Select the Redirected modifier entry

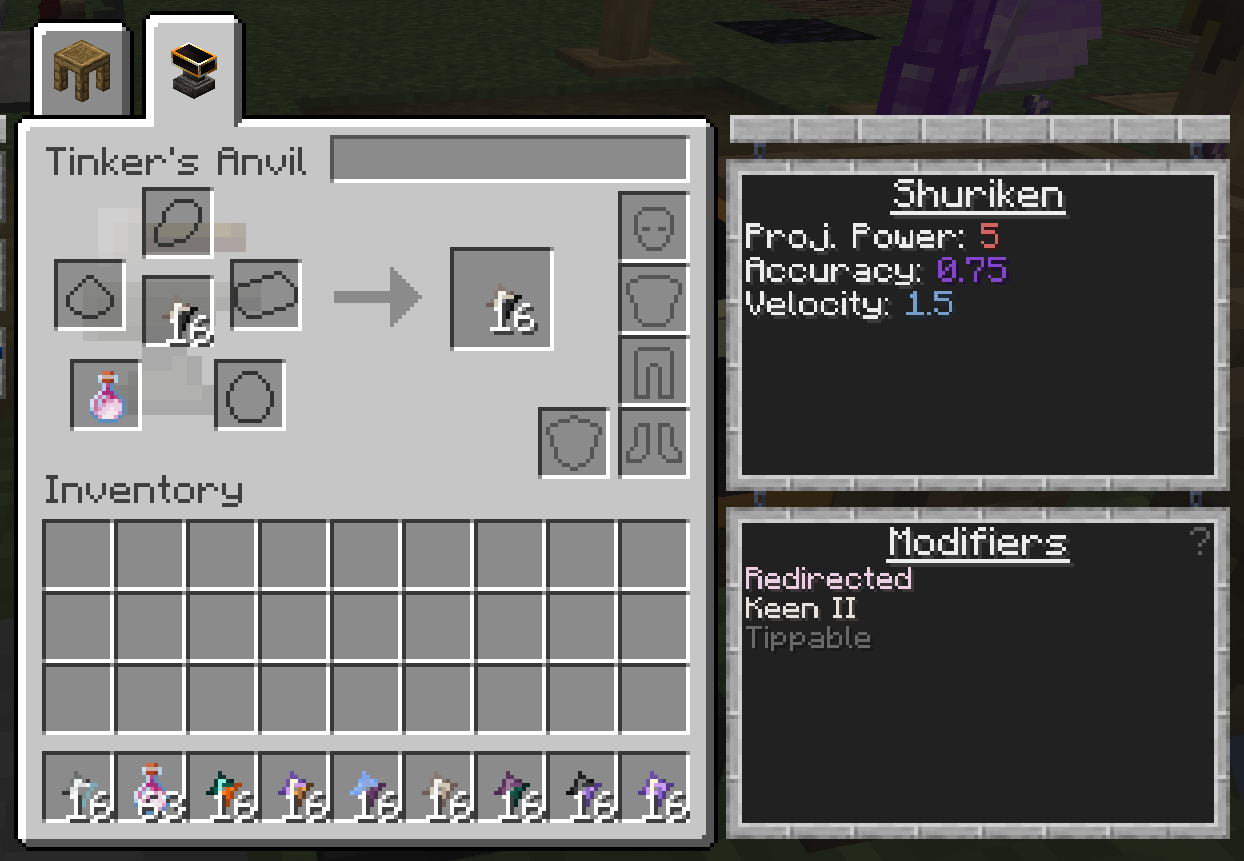click(x=828, y=579)
